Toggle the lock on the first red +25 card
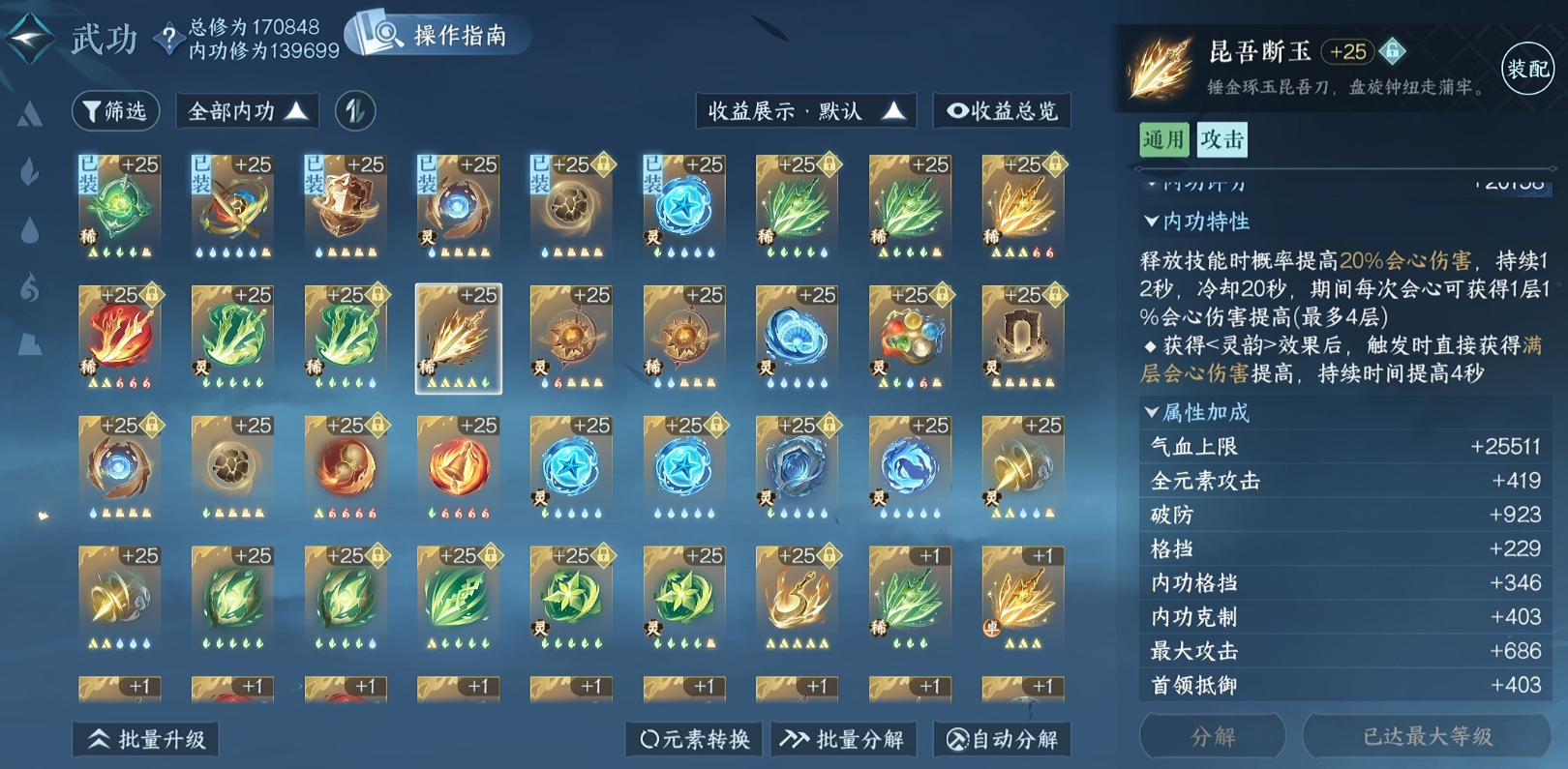The image size is (1568, 769). [152, 296]
